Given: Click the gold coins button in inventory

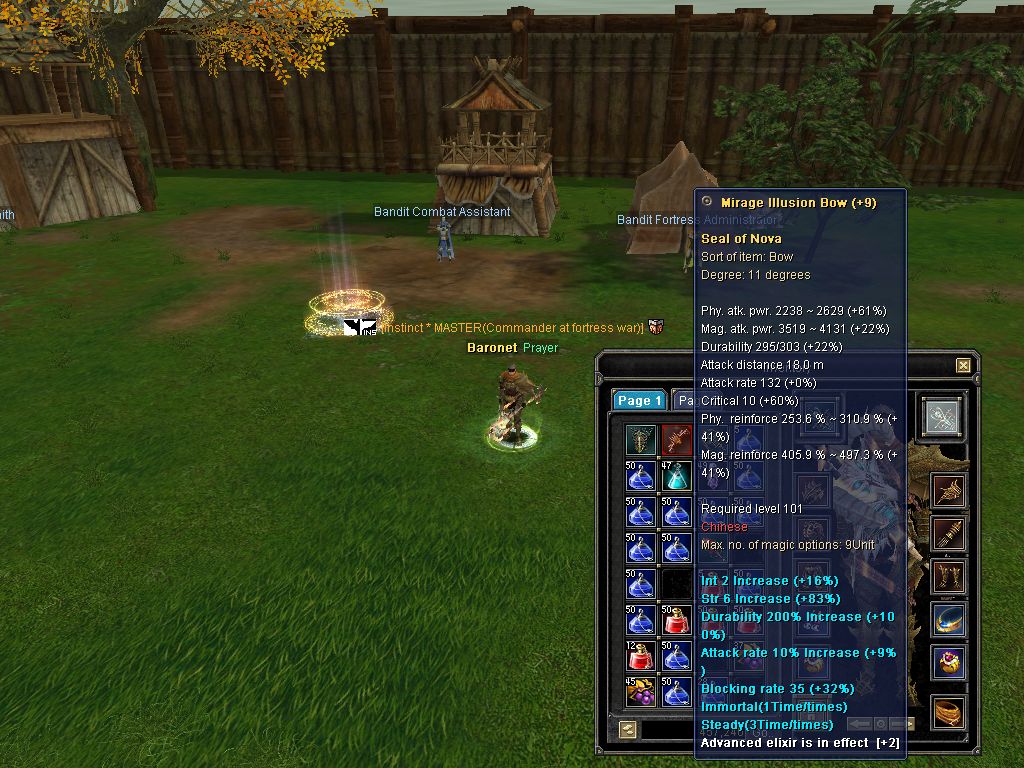Looking at the screenshot, I should coord(627,730).
